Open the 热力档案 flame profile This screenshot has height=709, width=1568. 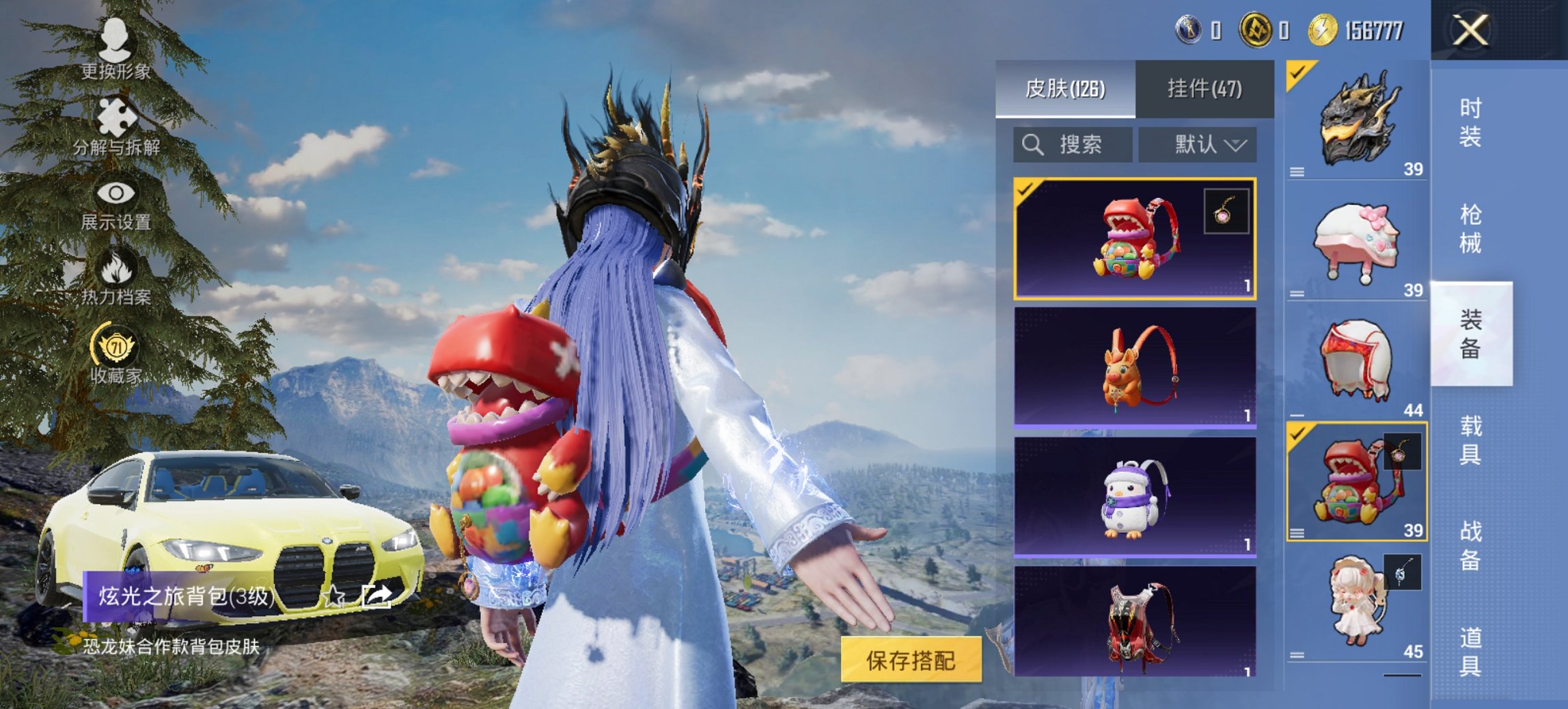point(116,272)
